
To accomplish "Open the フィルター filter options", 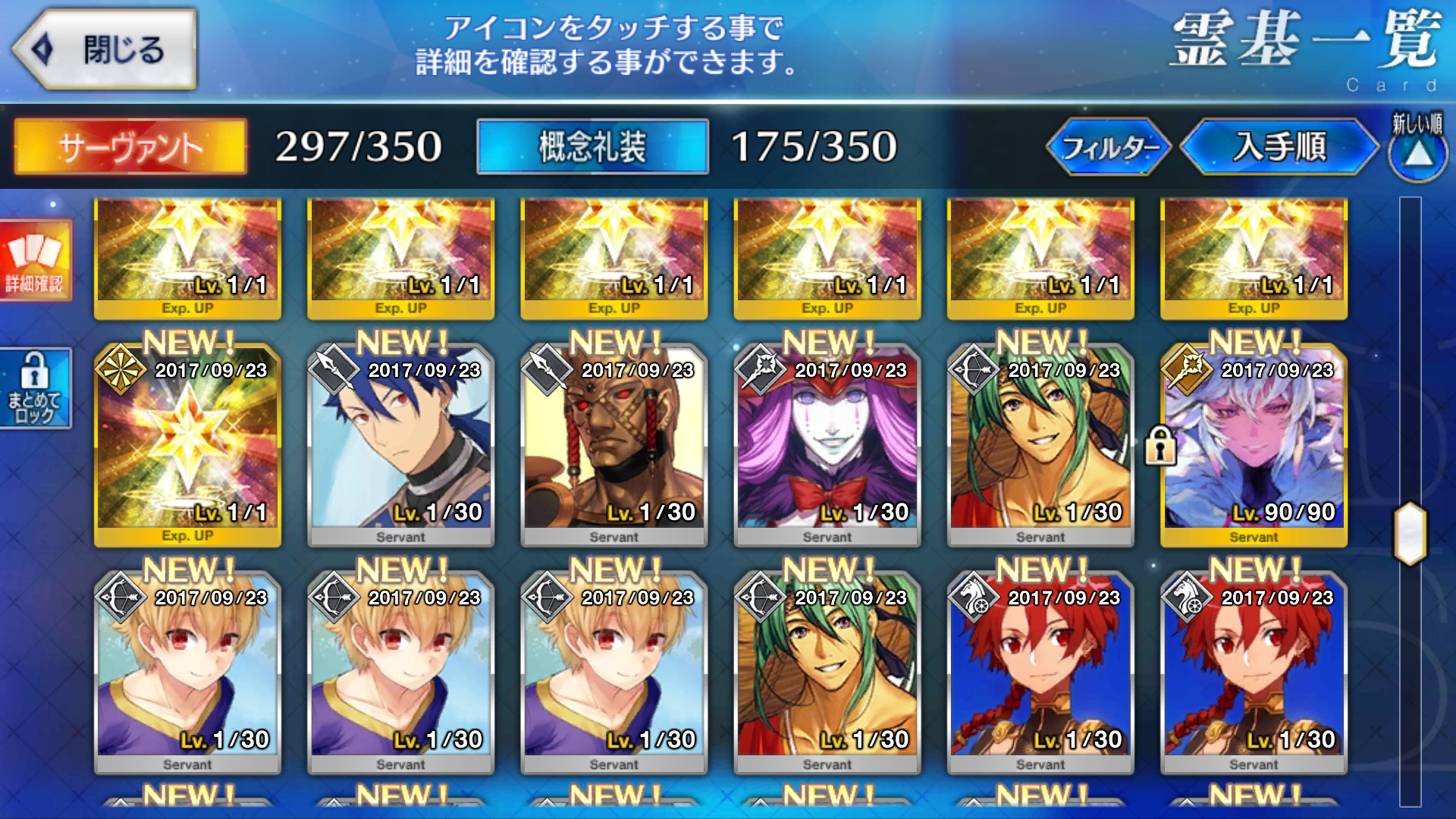I will (1109, 146).
